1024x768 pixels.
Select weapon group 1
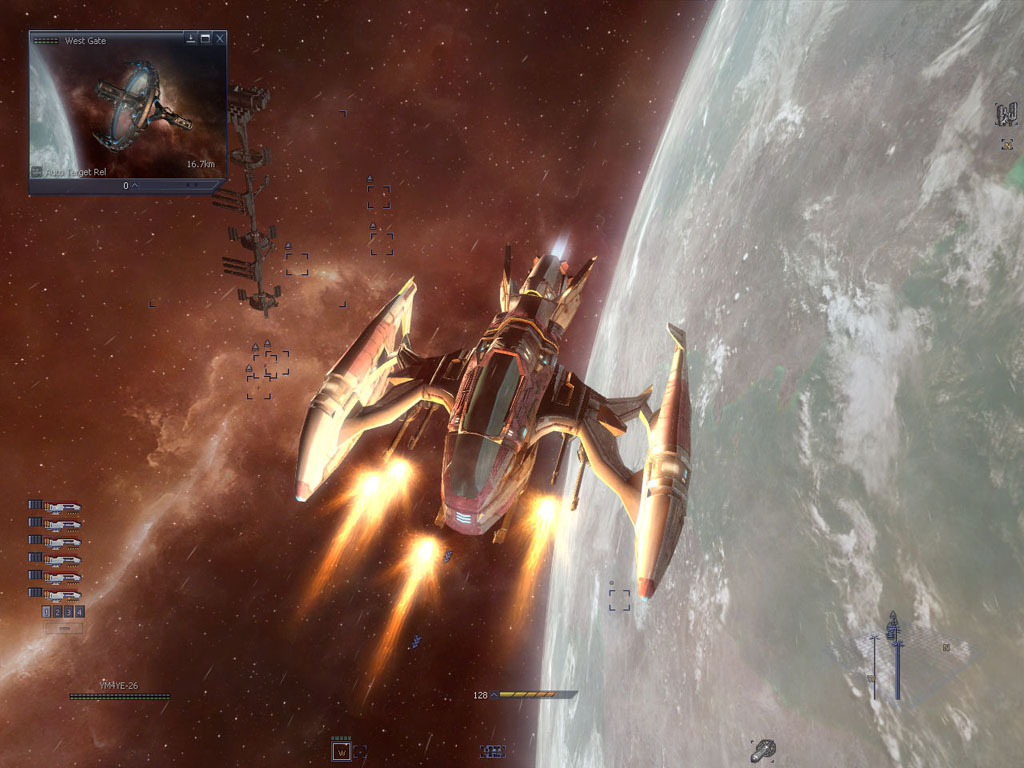(x=47, y=611)
